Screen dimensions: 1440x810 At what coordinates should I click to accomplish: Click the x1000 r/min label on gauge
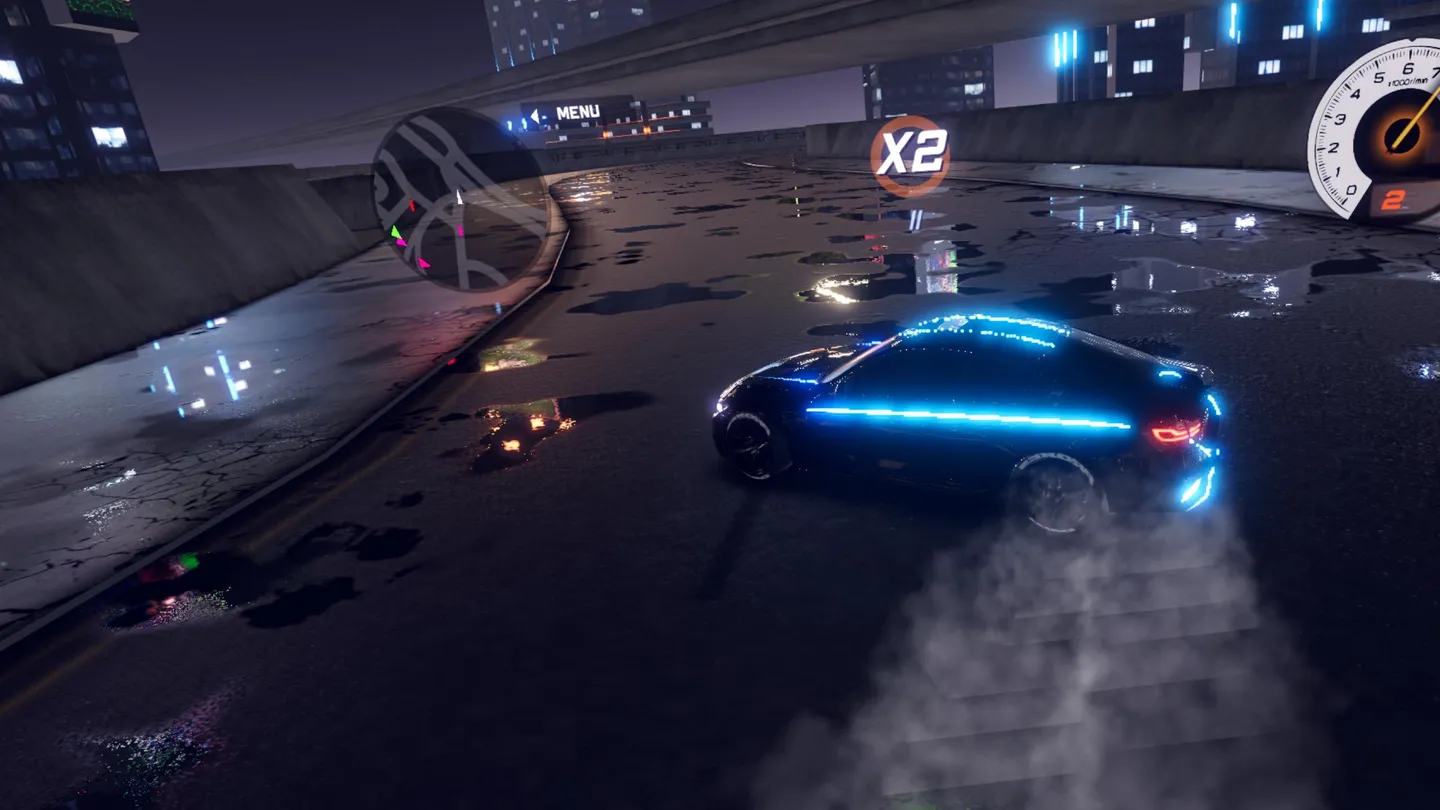[1407, 82]
